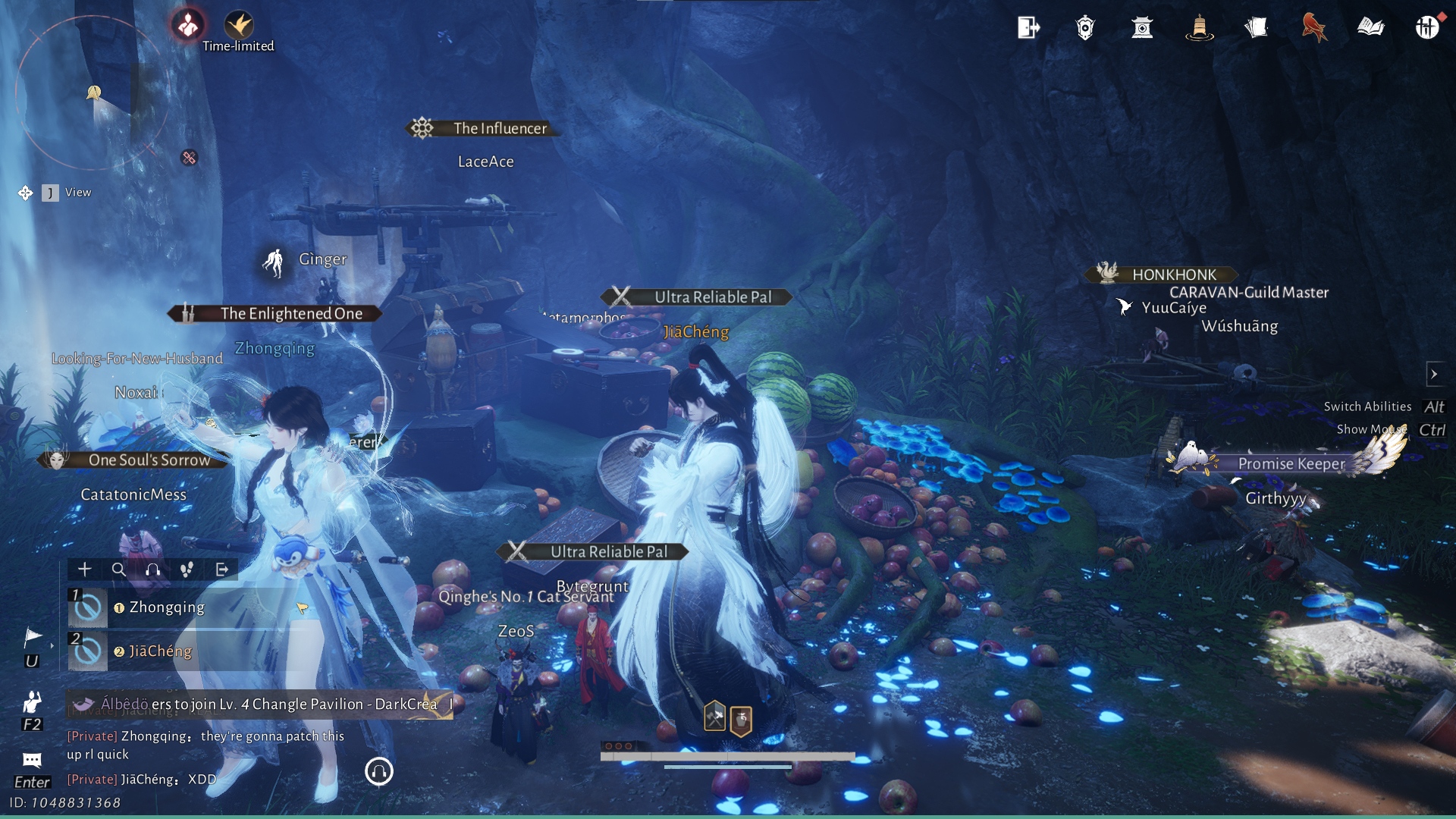This screenshot has height=819, width=1456.
Task: Open the Time-limited event icon
Action: pyautogui.click(x=239, y=25)
